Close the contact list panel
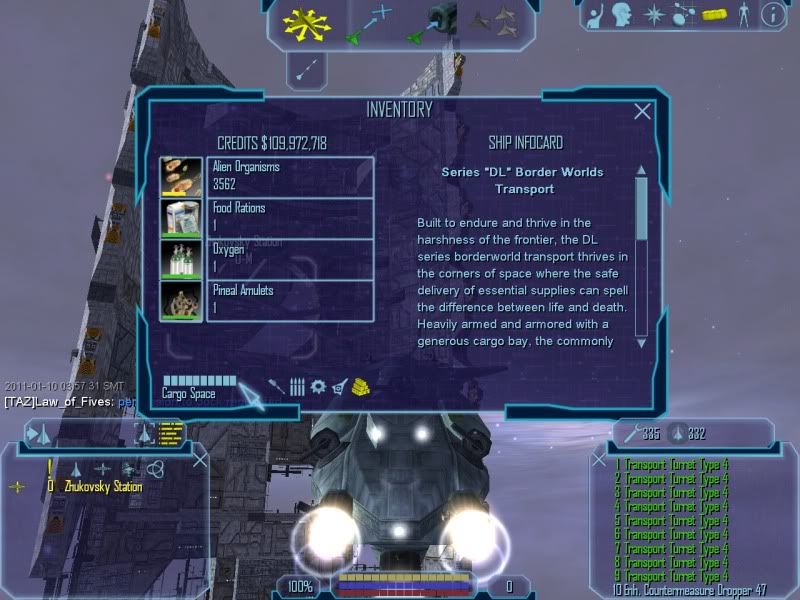 [x=200, y=460]
